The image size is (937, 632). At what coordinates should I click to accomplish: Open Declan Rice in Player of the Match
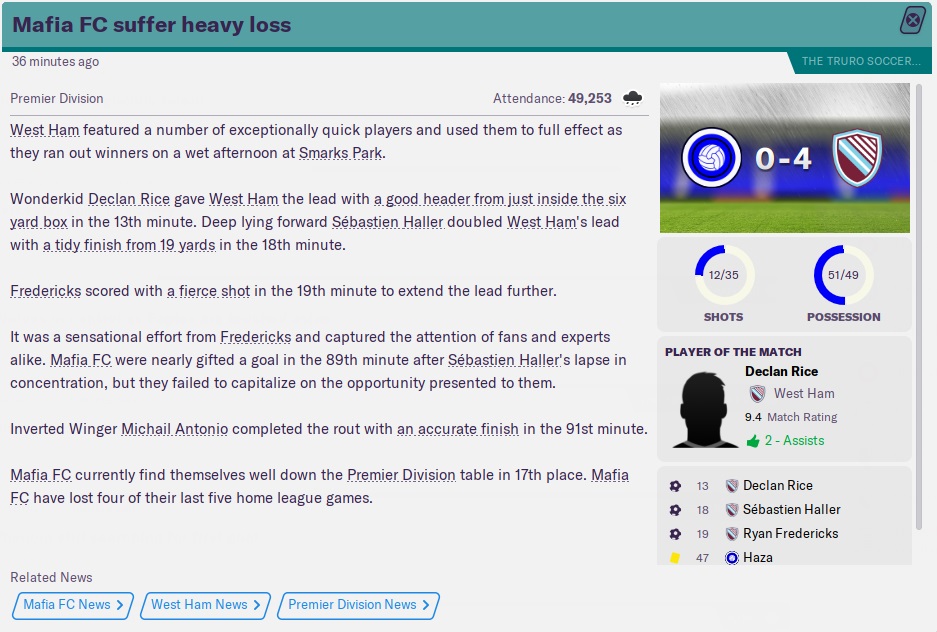pyautogui.click(x=781, y=371)
